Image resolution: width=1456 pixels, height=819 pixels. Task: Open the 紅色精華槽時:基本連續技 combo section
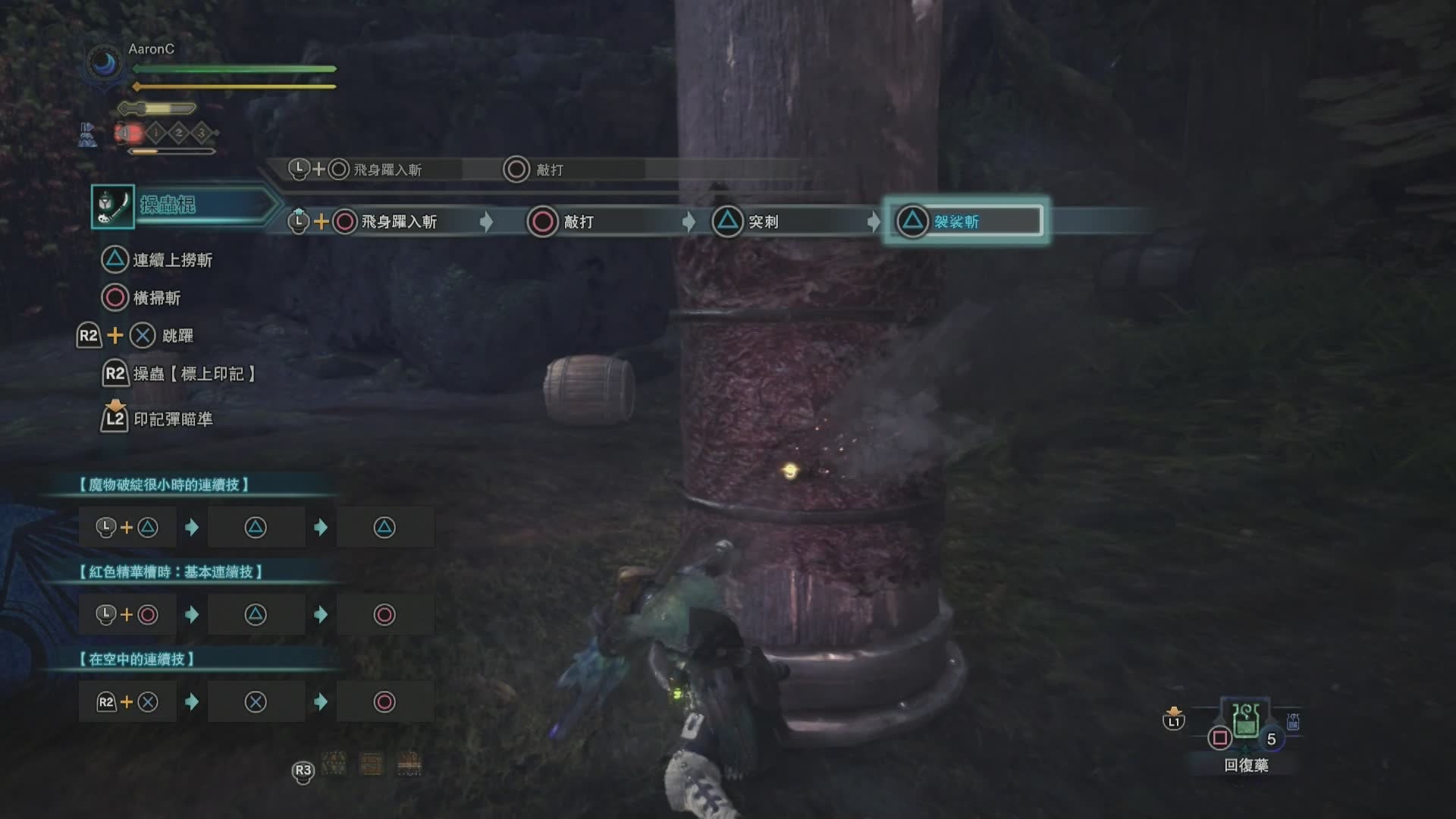pyautogui.click(x=171, y=572)
